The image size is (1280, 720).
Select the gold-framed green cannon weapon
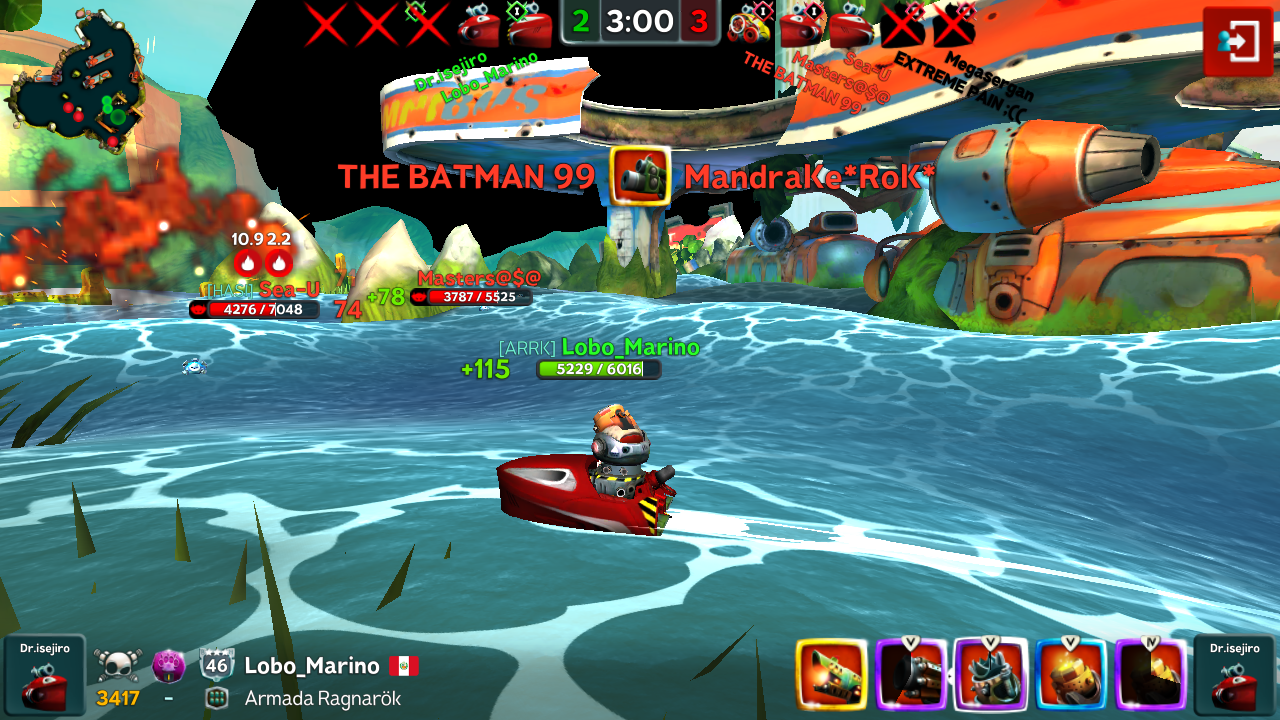pos(831,675)
